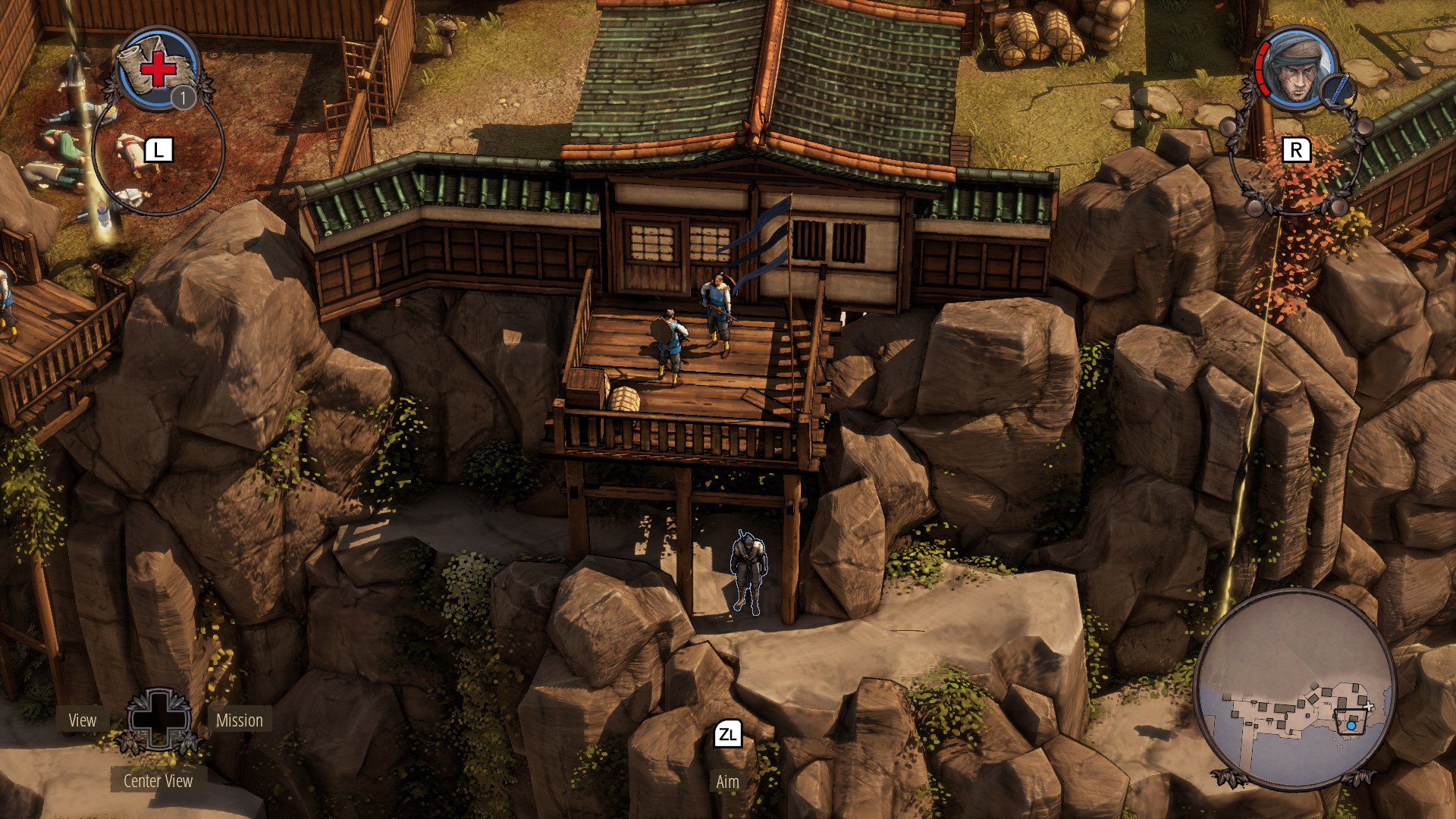Activate the Aim action label
This screenshot has width=1456, height=819.
tap(727, 782)
